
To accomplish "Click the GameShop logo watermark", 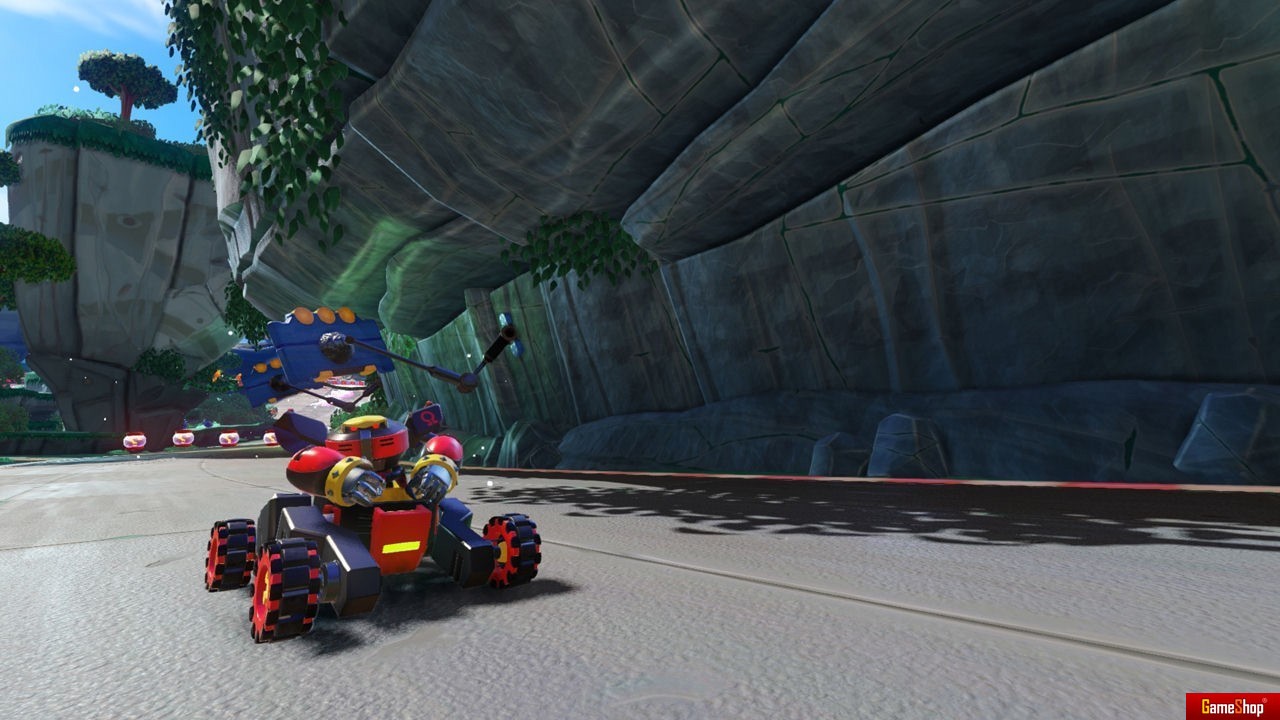I will point(1232,706).
